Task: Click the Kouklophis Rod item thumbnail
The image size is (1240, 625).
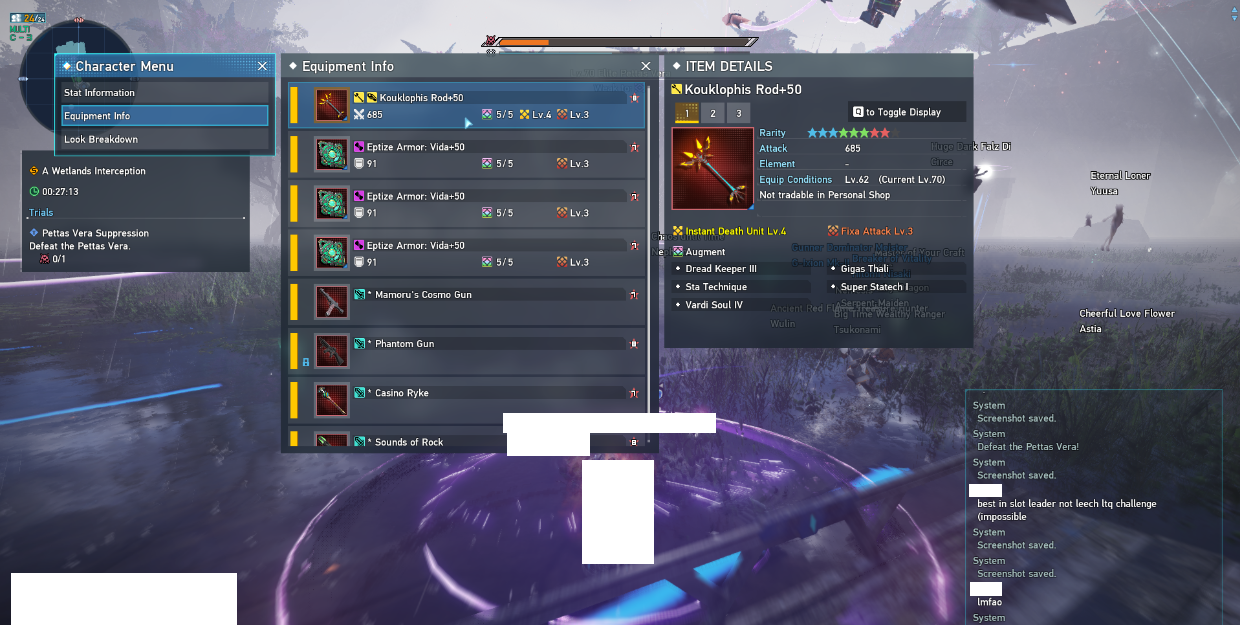Action: [711, 168]
